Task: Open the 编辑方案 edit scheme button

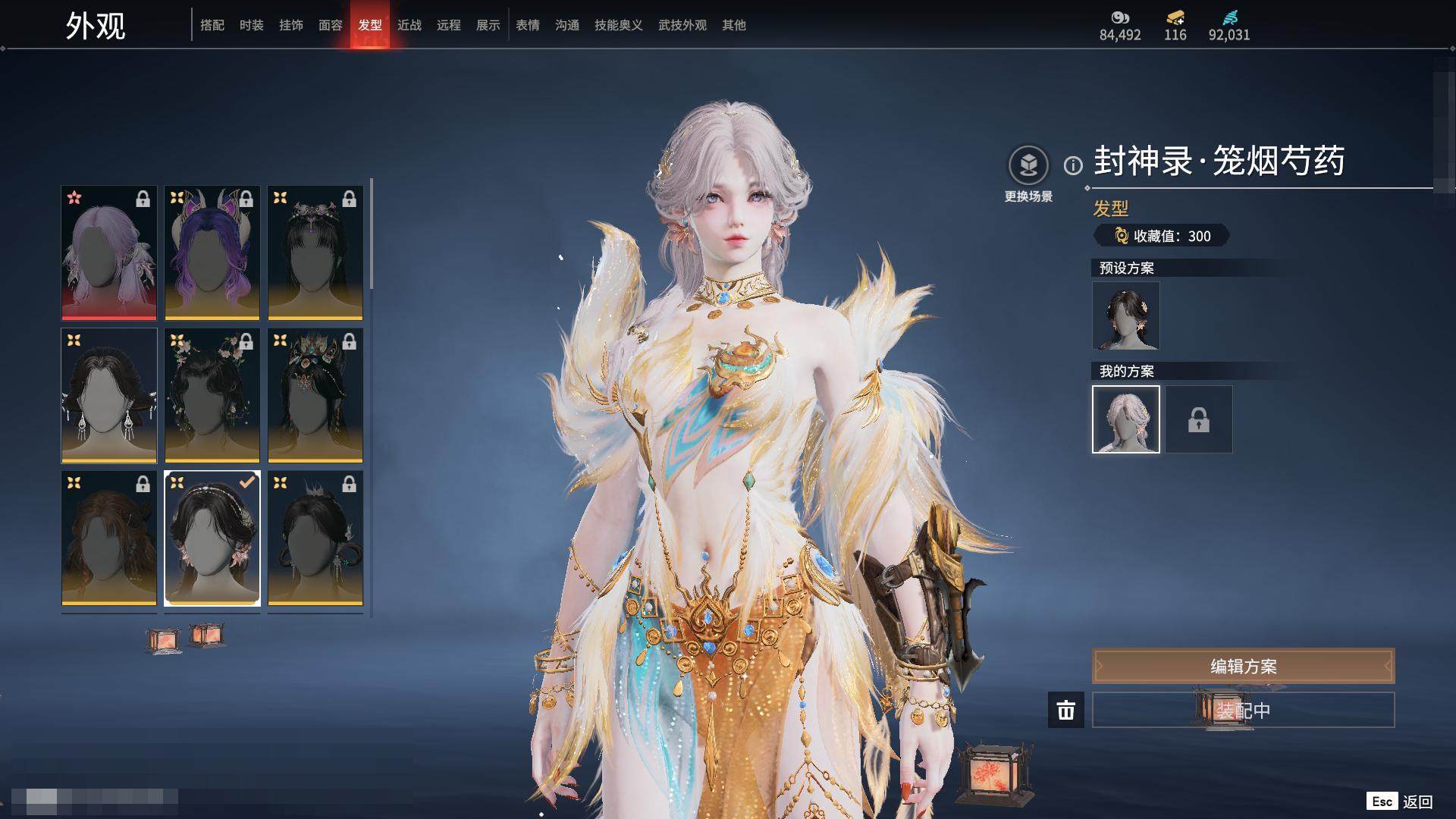Action: pyautogui.click(x=1243, y=666)
